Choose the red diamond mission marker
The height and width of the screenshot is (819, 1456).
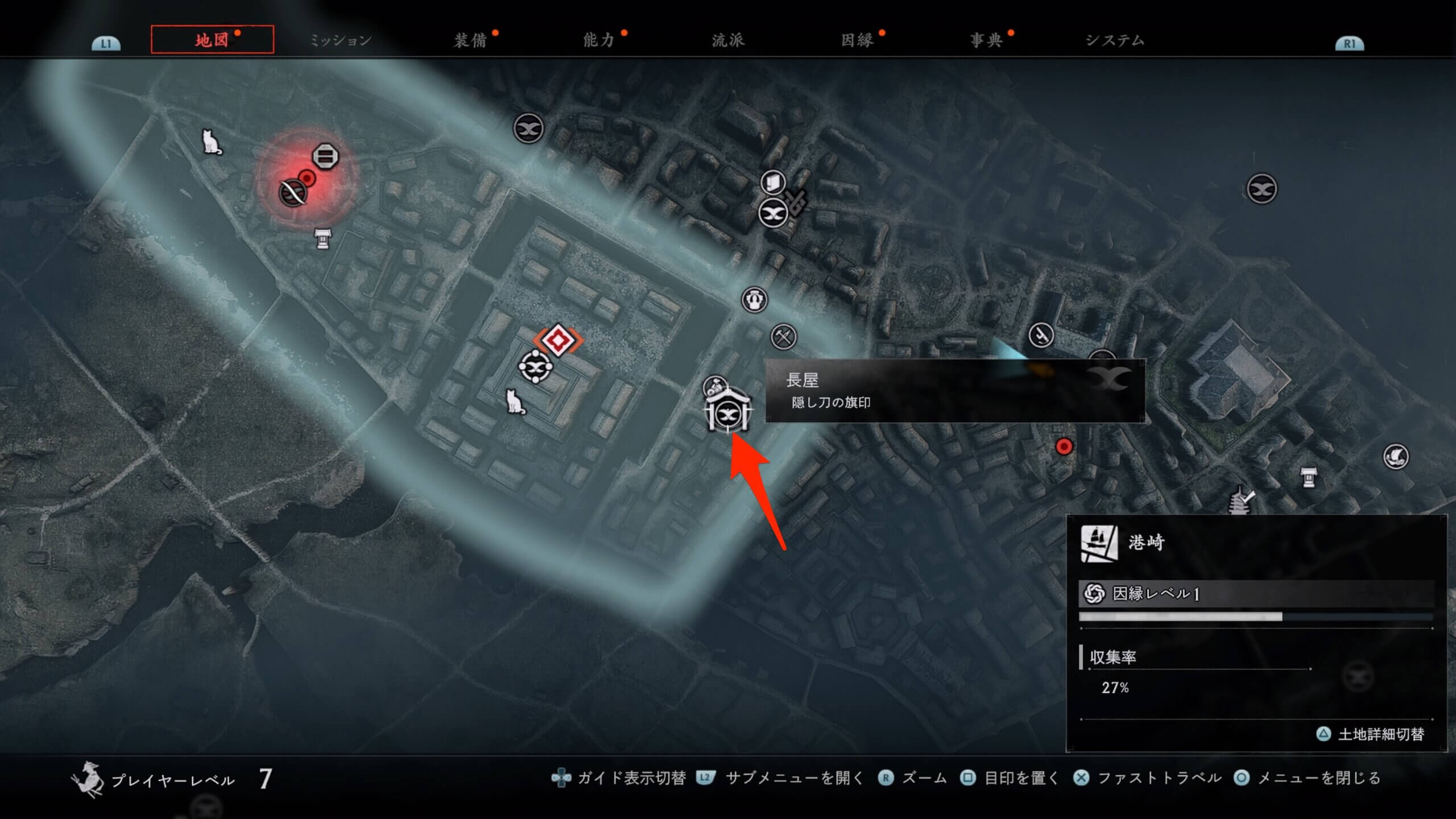coord(558,340)
